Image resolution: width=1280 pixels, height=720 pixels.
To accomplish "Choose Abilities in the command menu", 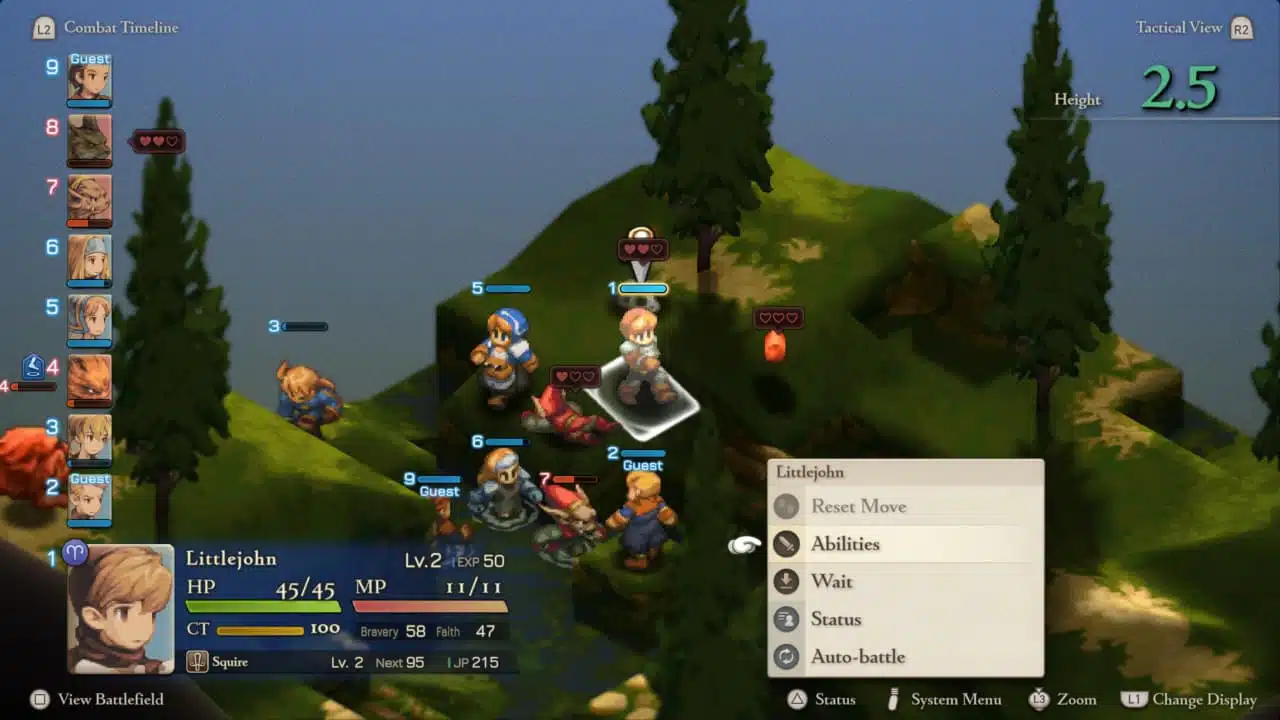I will click(x=845, y=544).
